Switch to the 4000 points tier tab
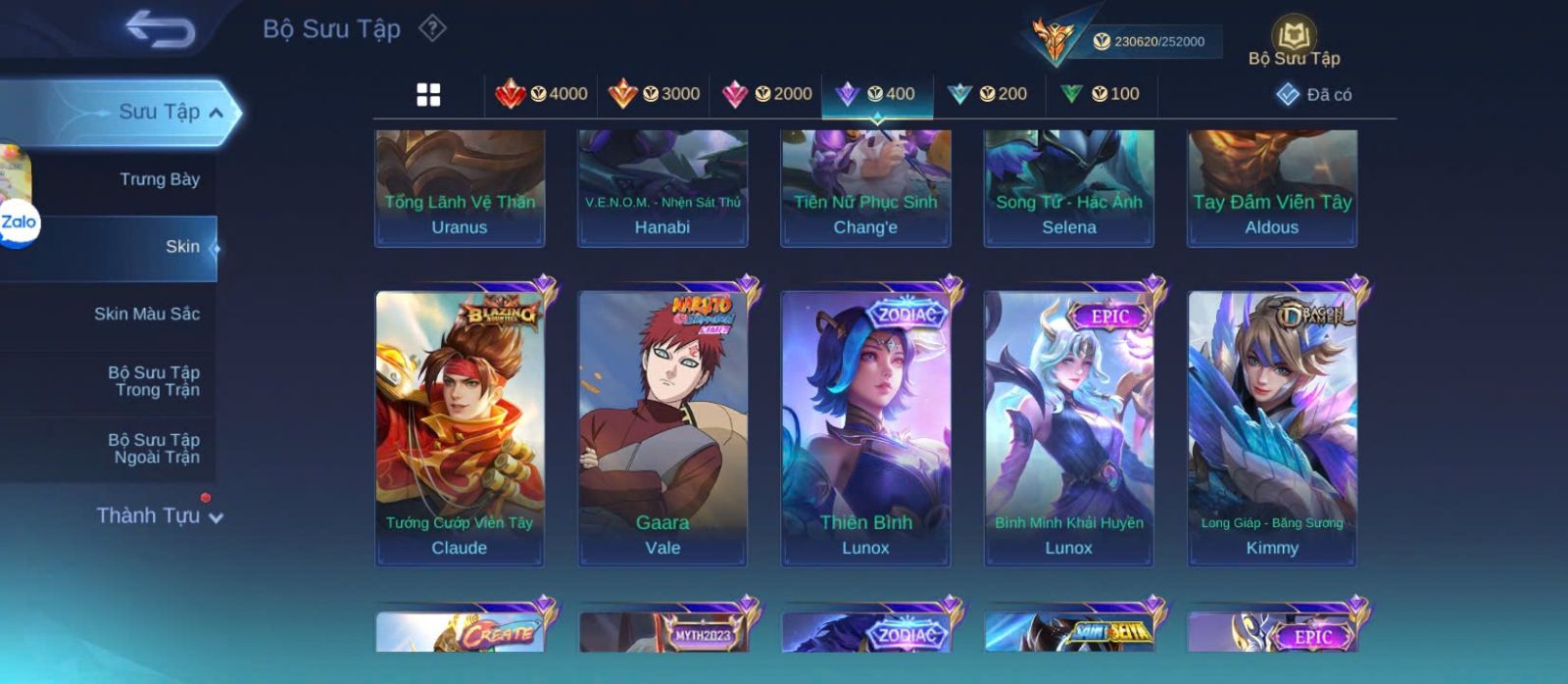 tap(541, 94)
